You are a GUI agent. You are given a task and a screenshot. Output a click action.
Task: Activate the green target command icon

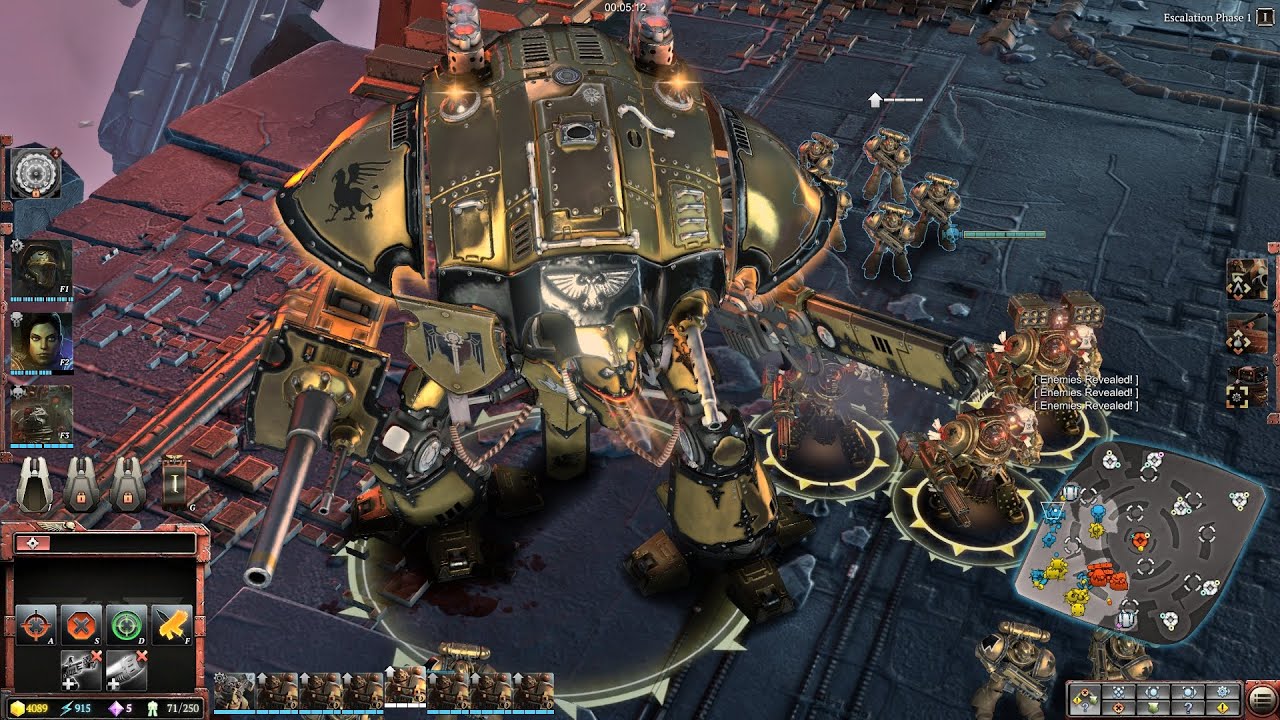[x=126, y=626]
